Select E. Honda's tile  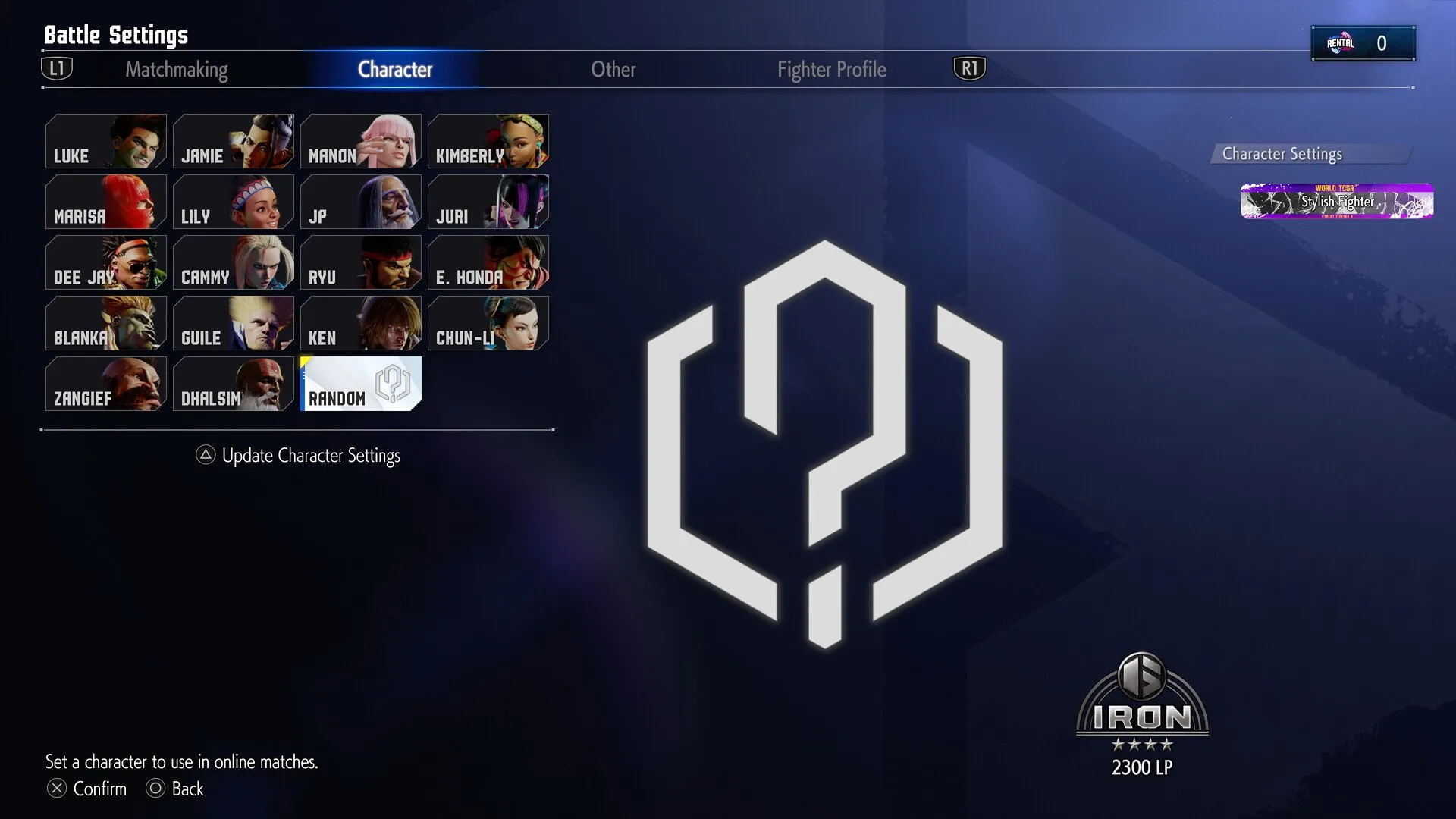coord(488,262)
